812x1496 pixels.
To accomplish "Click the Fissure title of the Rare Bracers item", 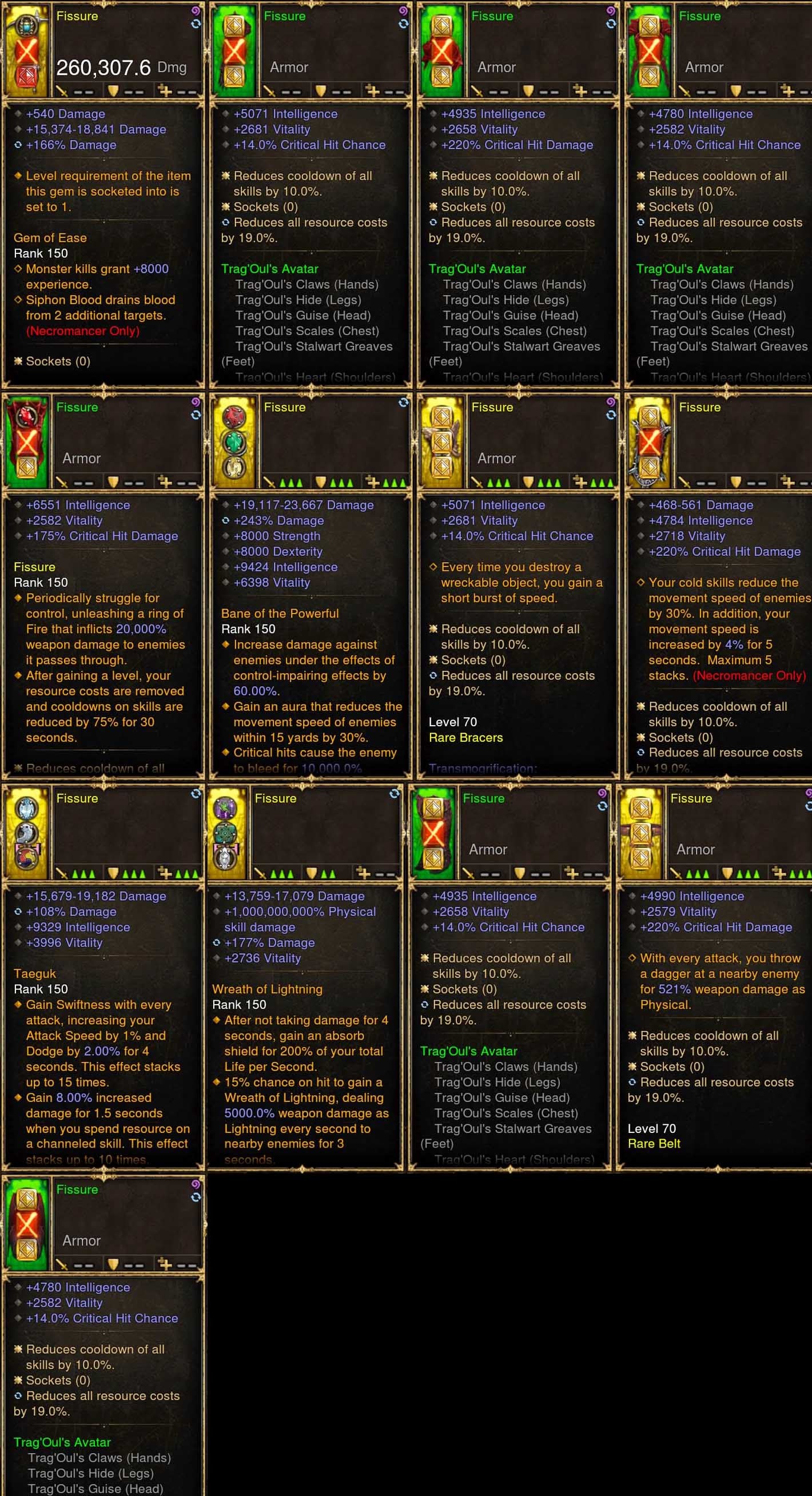I will coord(492,407).
